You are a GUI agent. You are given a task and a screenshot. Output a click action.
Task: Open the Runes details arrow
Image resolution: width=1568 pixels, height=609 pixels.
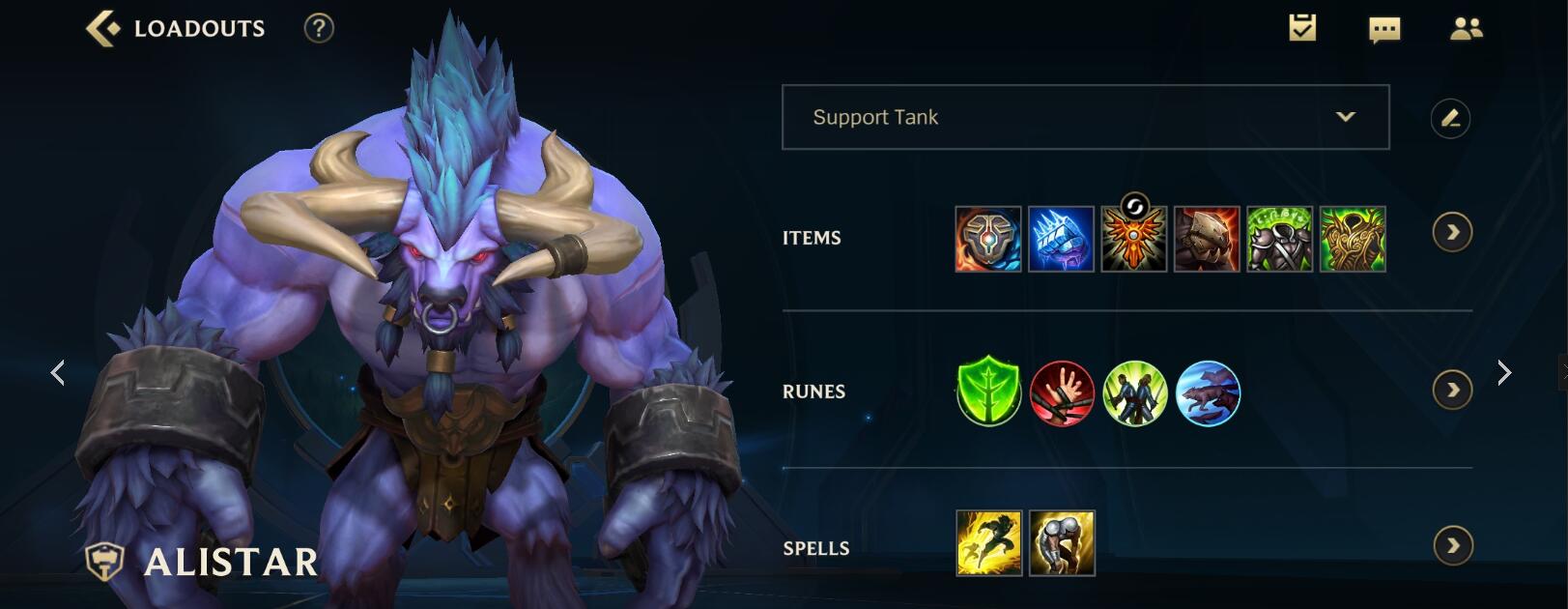tap(1452, 390)
